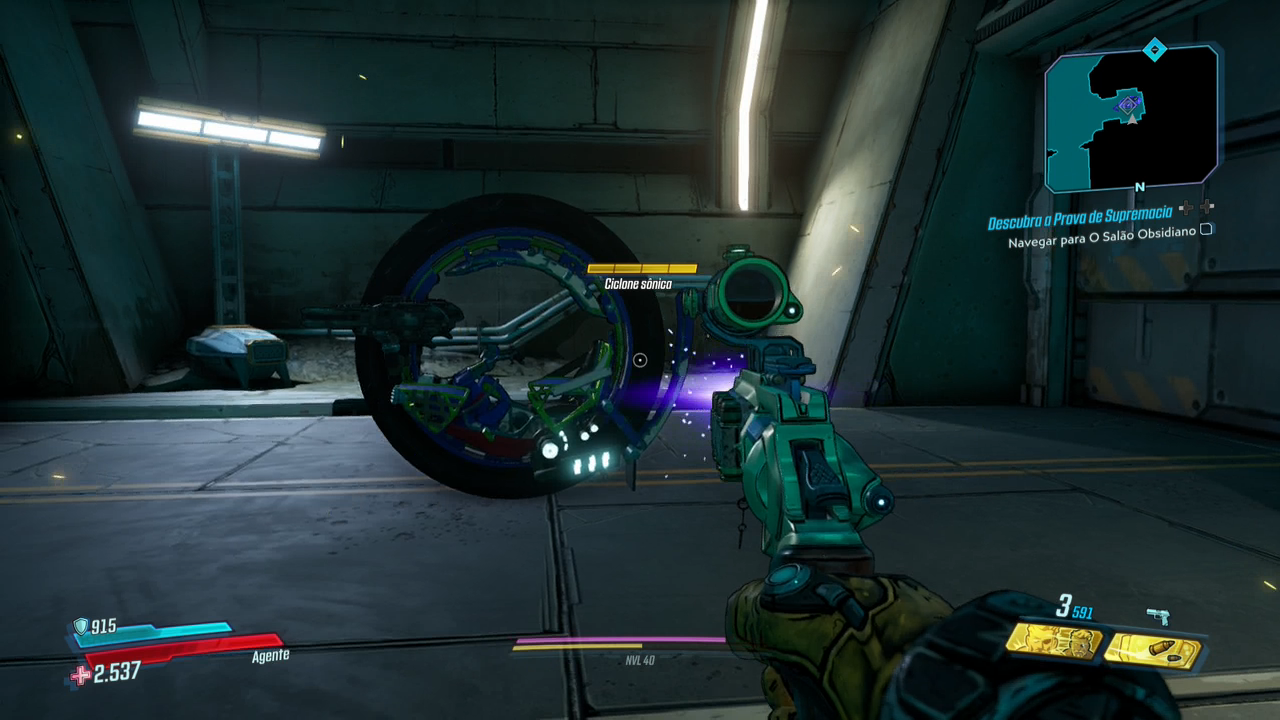Click the shield icon by 915

80,626
